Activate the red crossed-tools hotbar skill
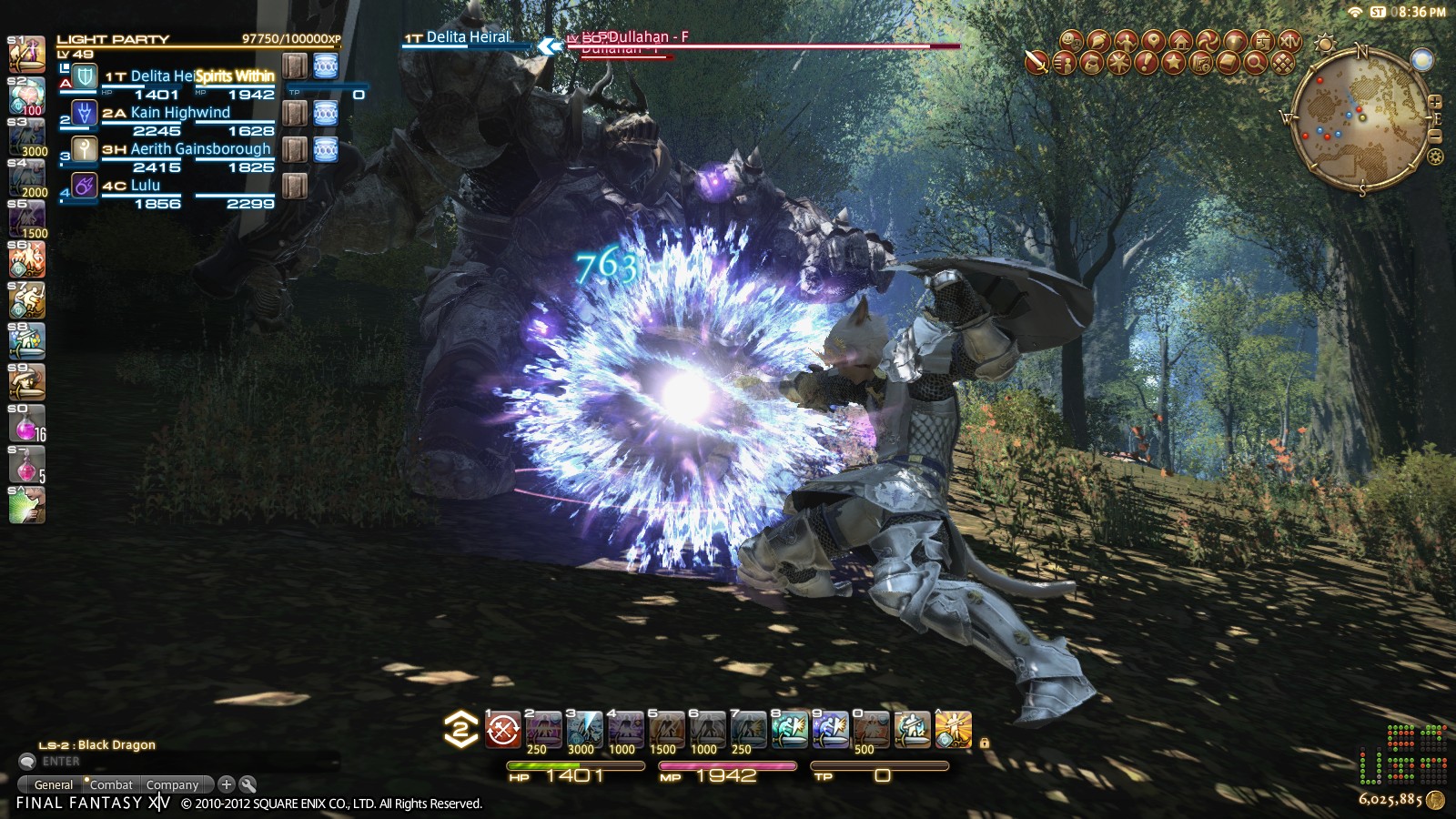Image resolution: width=1456 pixels, height=819 pixels. [x=502, y=730]
